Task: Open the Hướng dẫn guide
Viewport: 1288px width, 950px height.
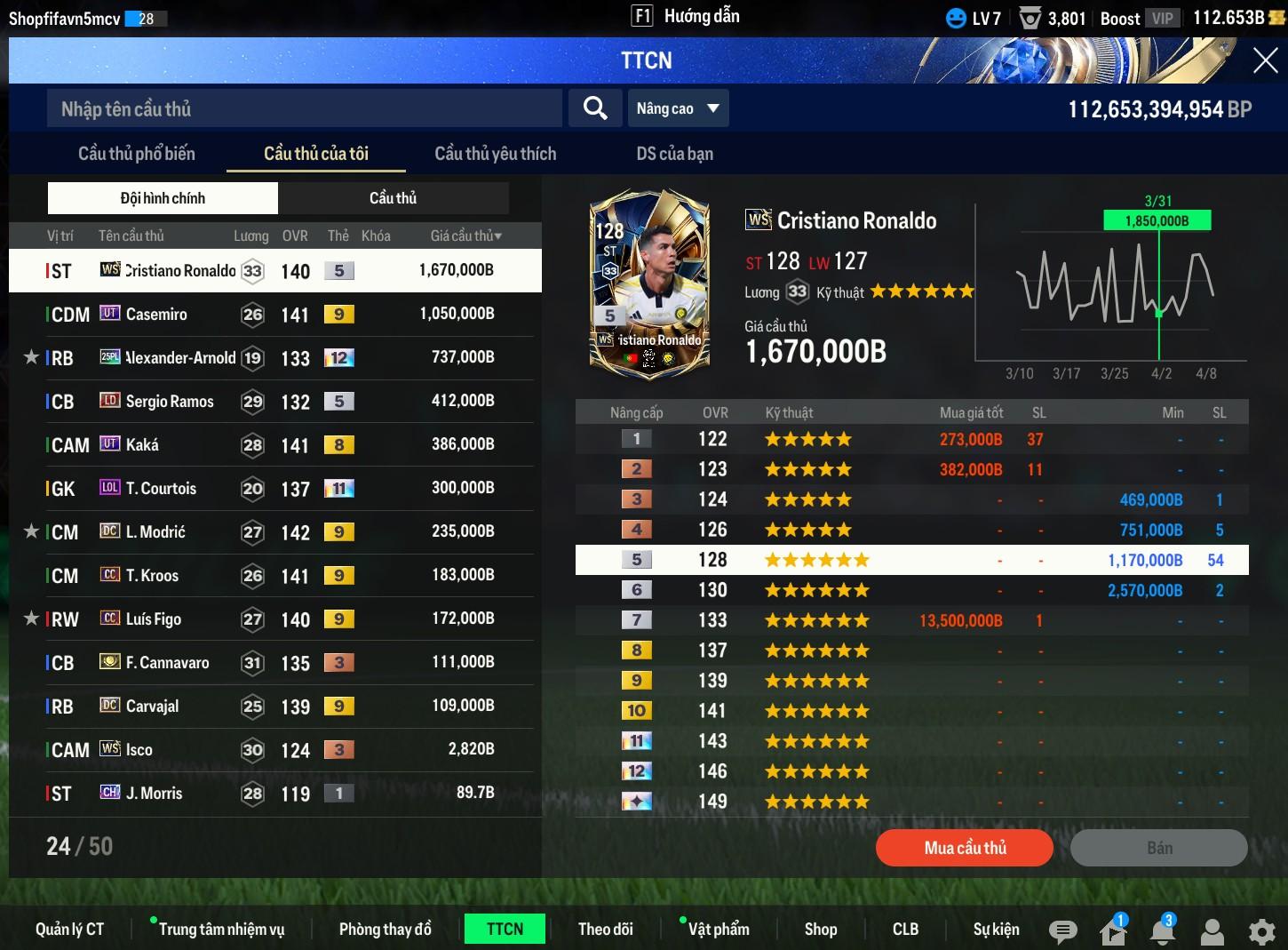Action: click(686, 16)
